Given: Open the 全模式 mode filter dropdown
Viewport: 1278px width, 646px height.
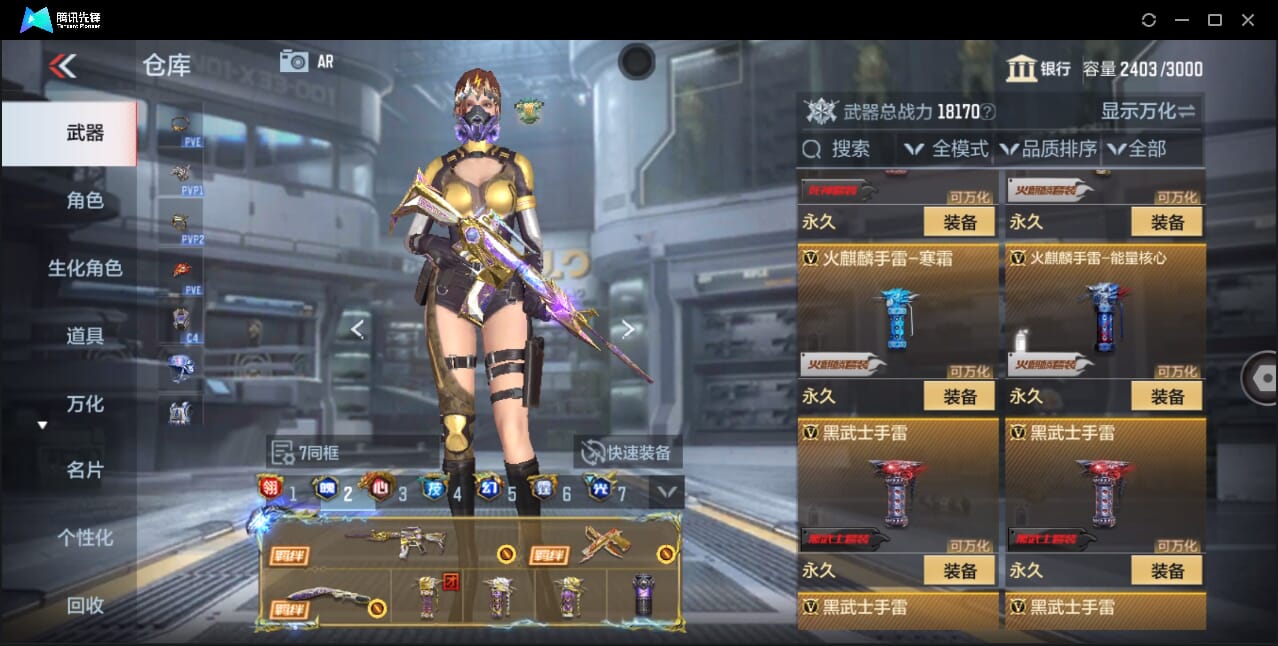Looking at the screenshot, I should pyautogui.click(x=946, y=149).
